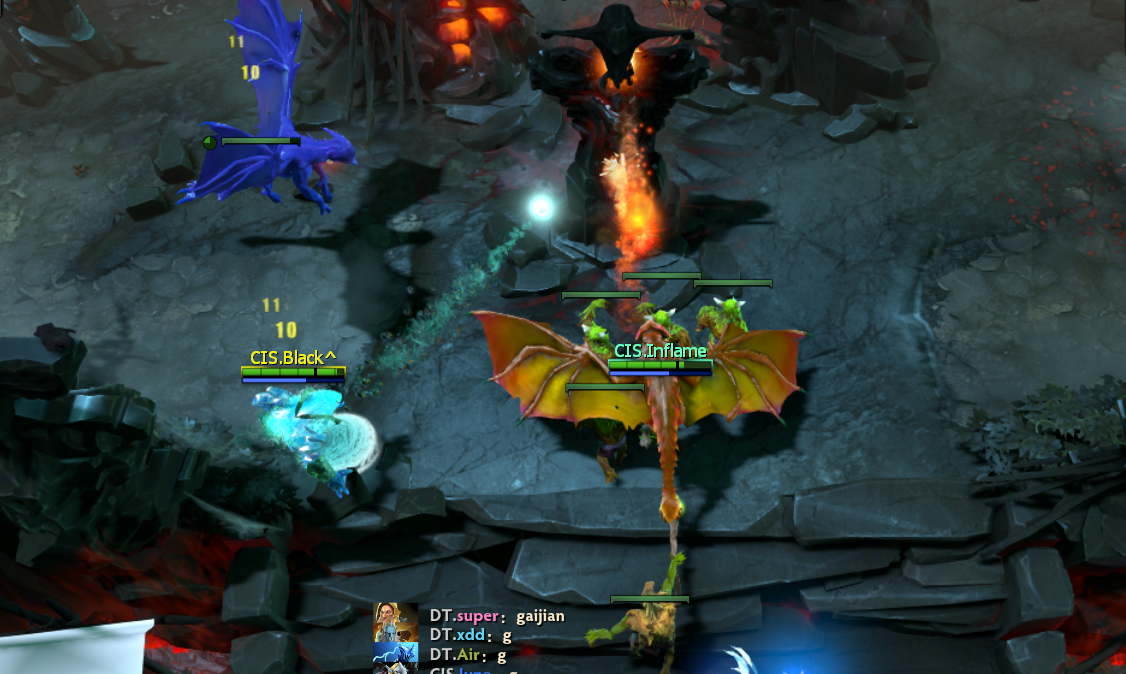1126x674 pixels.
Task: Select DT.xdd's hero portrait in chat
Action: coord(396,635)
